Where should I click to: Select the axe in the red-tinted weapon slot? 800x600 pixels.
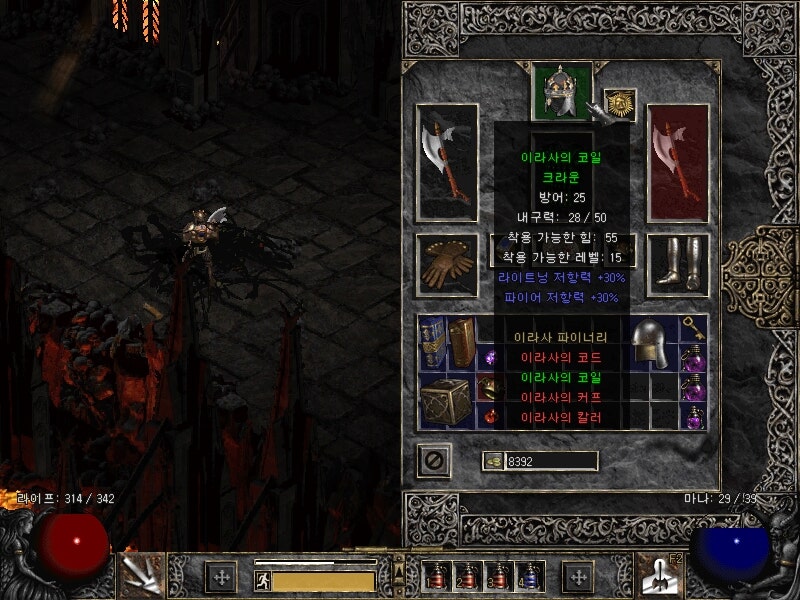[x=678, y=162]
